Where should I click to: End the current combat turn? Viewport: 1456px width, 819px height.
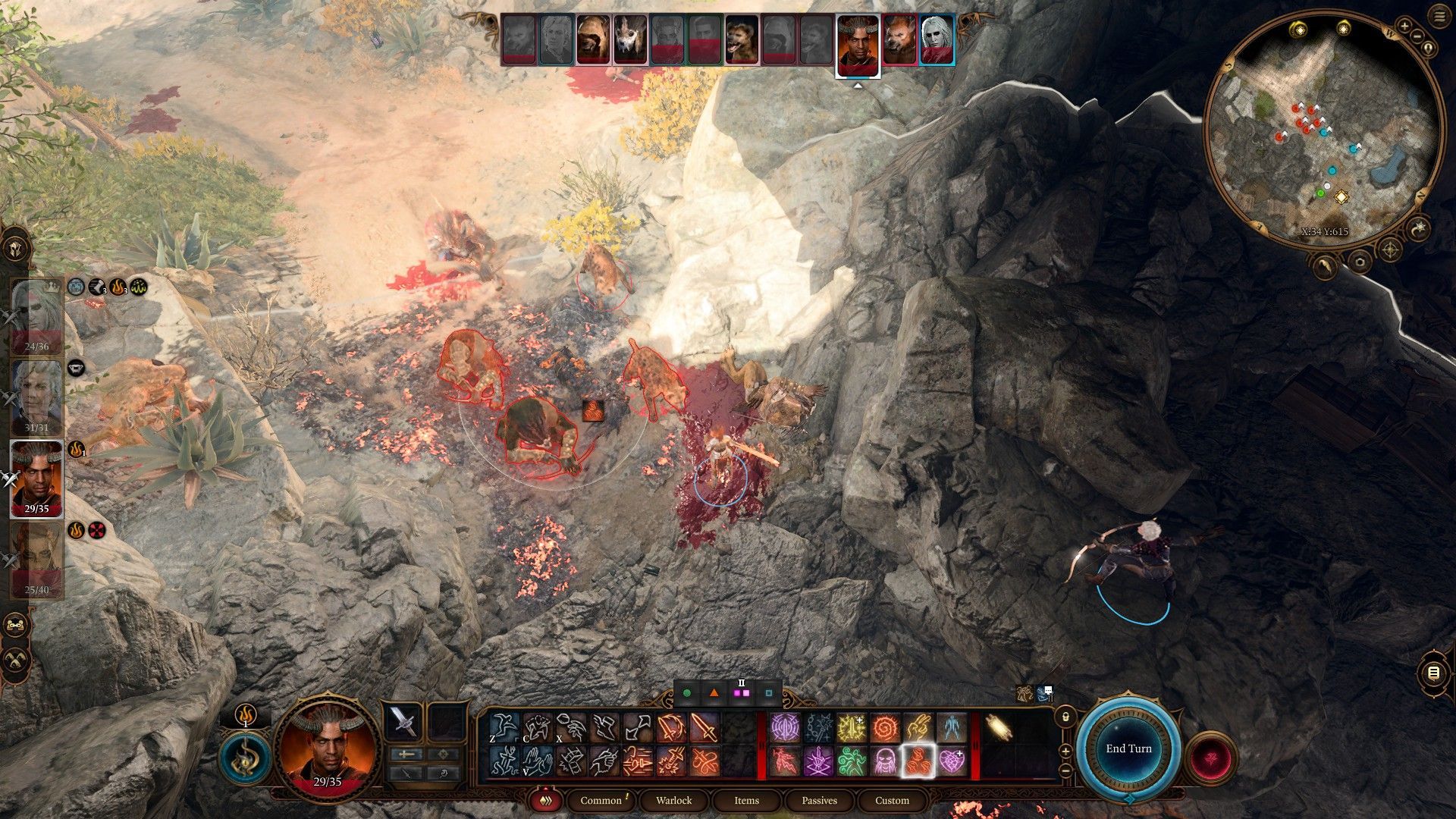tap(1128, 748)
